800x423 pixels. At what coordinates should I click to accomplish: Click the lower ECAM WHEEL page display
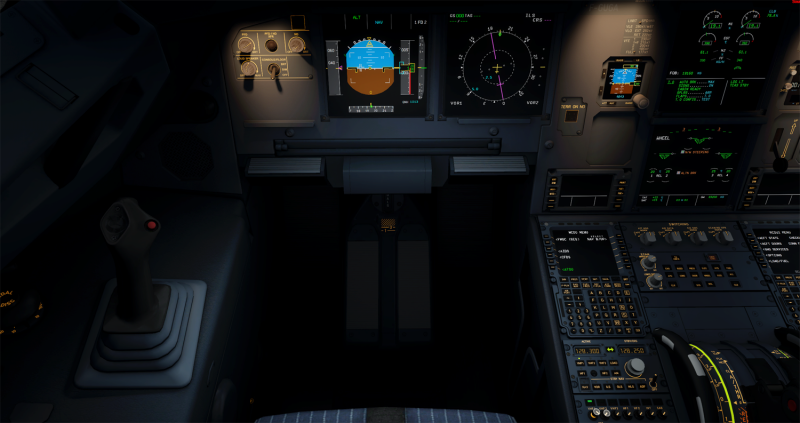tap(692, 160)
